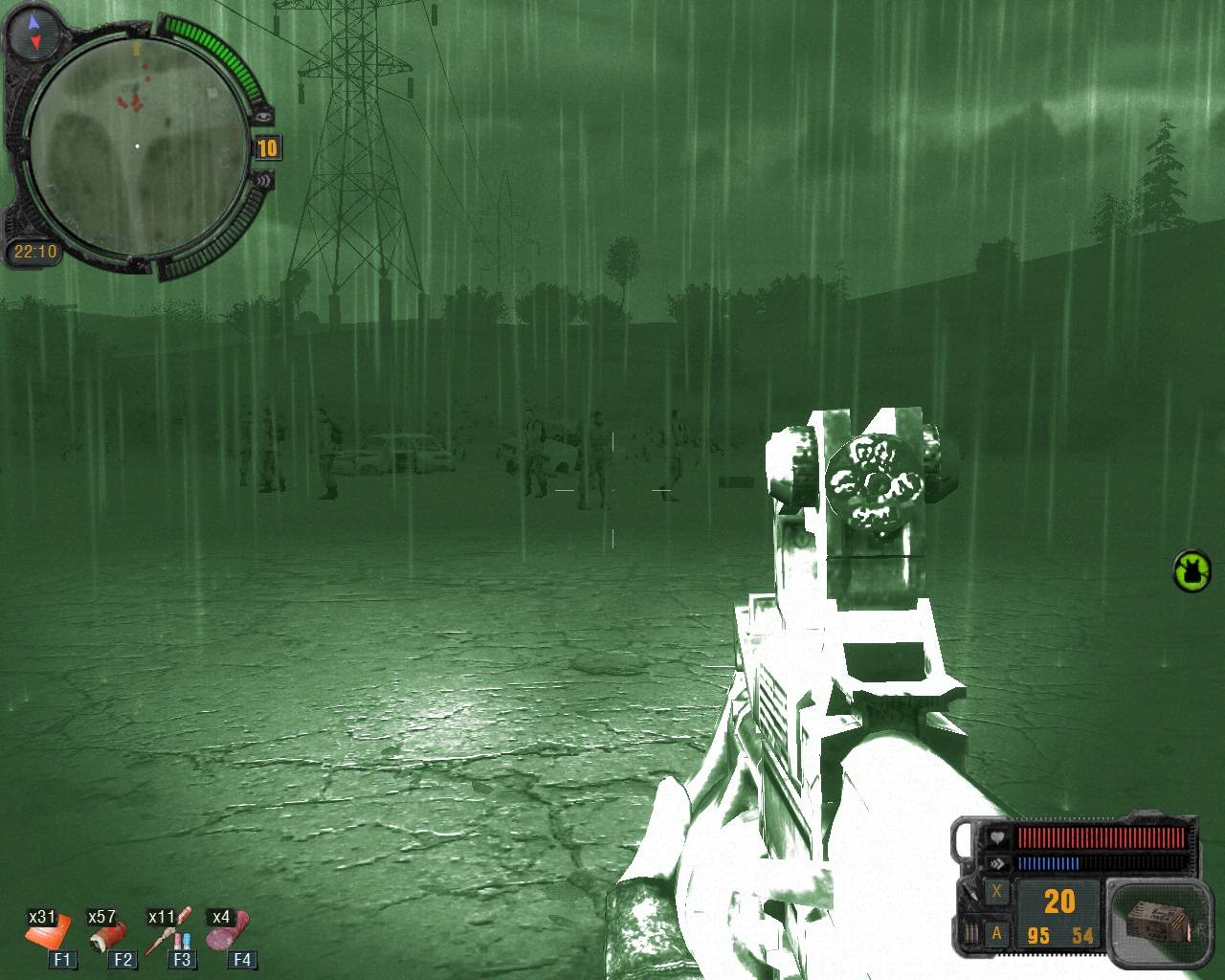Choose the sausage food quick slot

(230, 931)
